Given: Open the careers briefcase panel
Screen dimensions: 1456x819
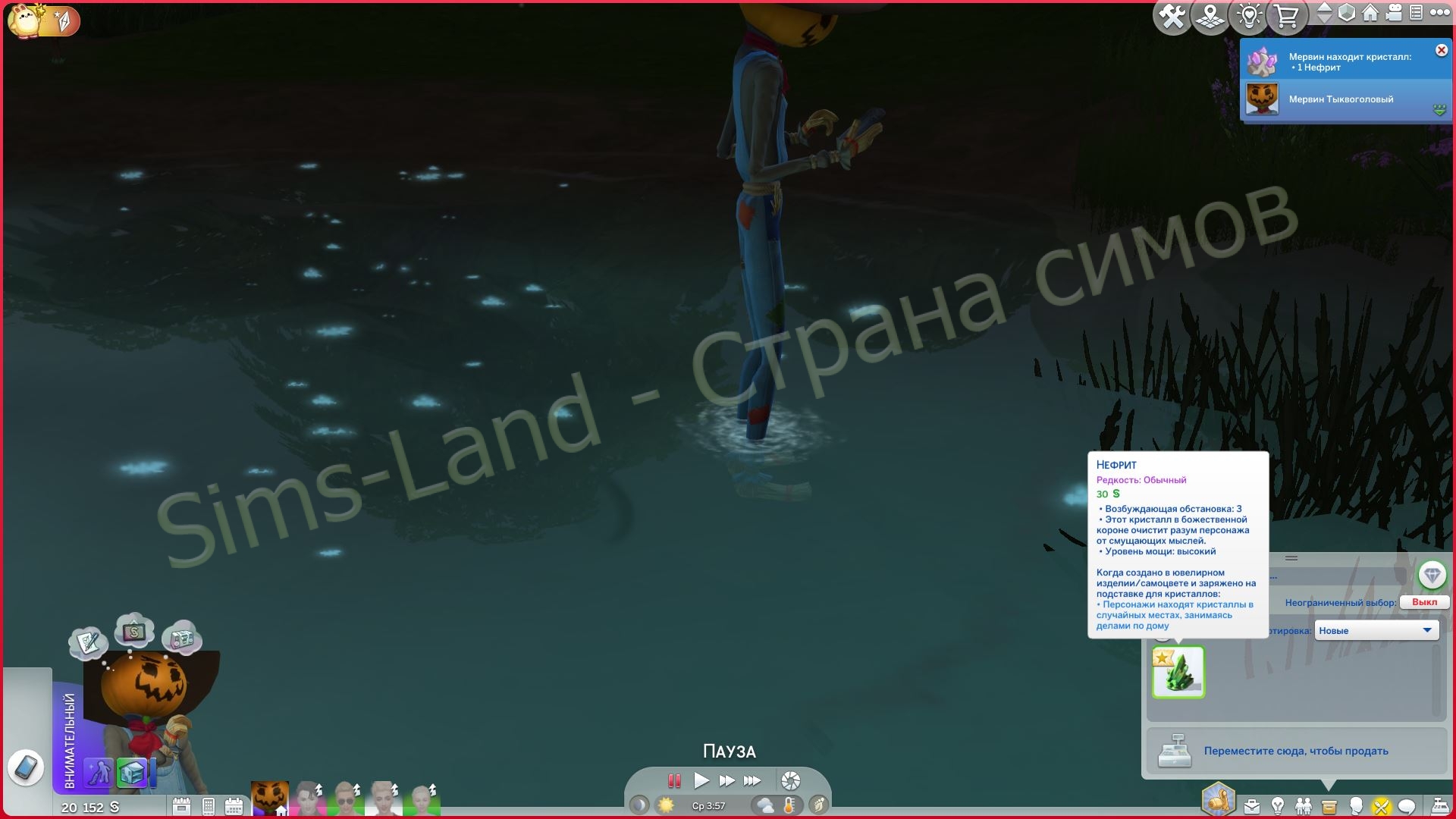Looking at the screenshot, I should tap(1251, 806).
